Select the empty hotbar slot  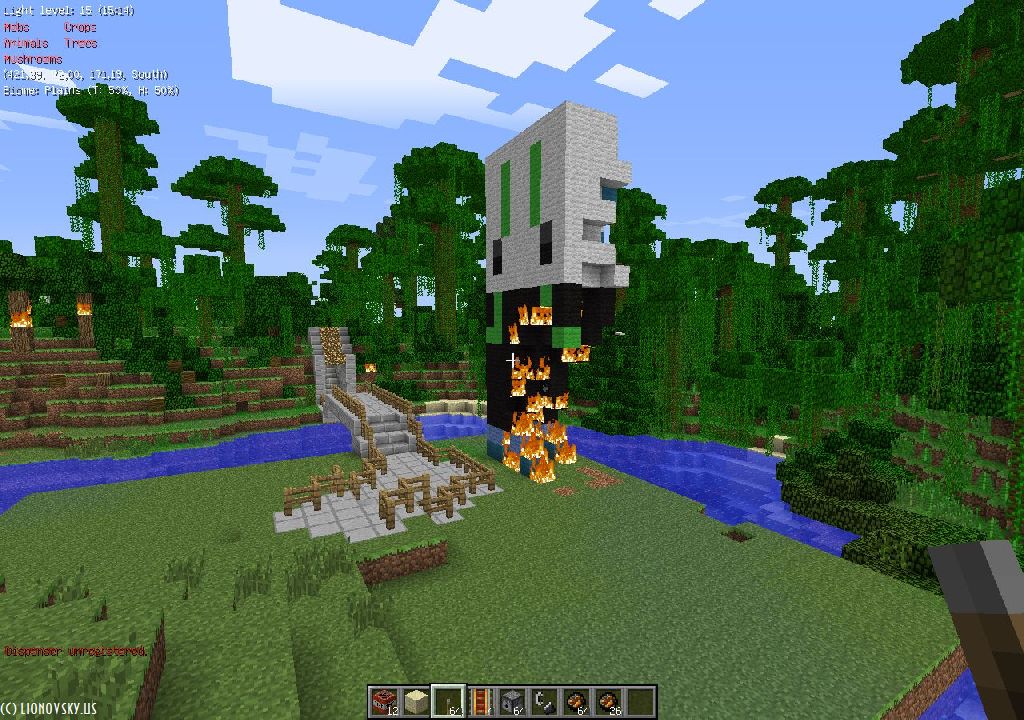640,701
